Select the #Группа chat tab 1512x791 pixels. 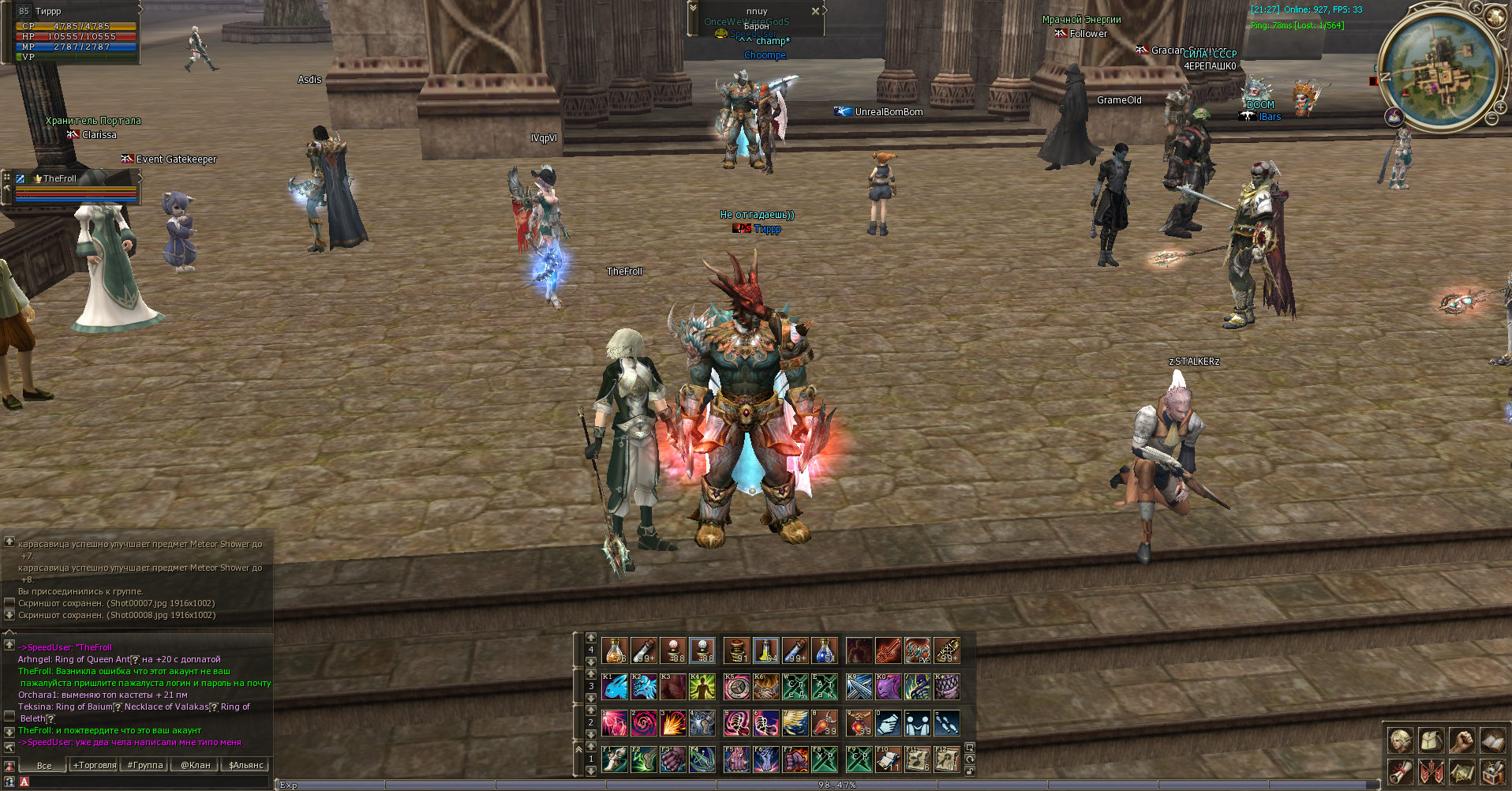145,765
